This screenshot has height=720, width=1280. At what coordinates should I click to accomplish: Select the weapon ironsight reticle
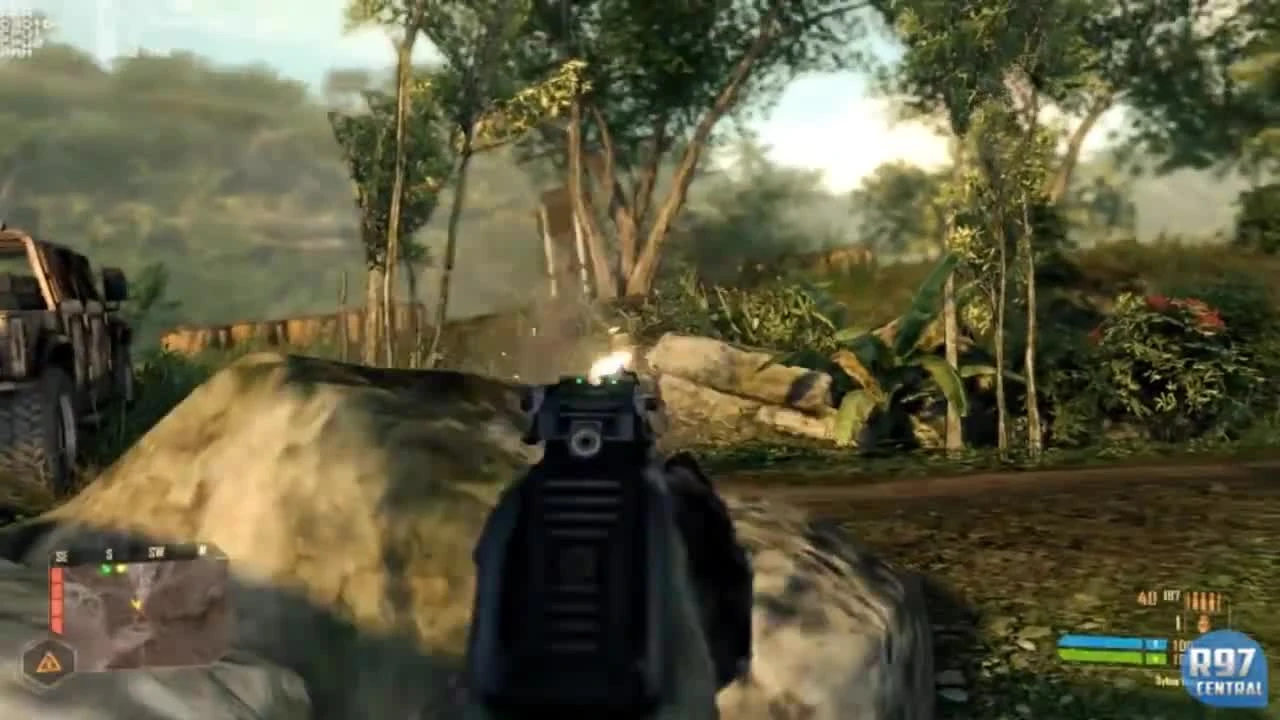pyautogui.click(x=585, y=440)
